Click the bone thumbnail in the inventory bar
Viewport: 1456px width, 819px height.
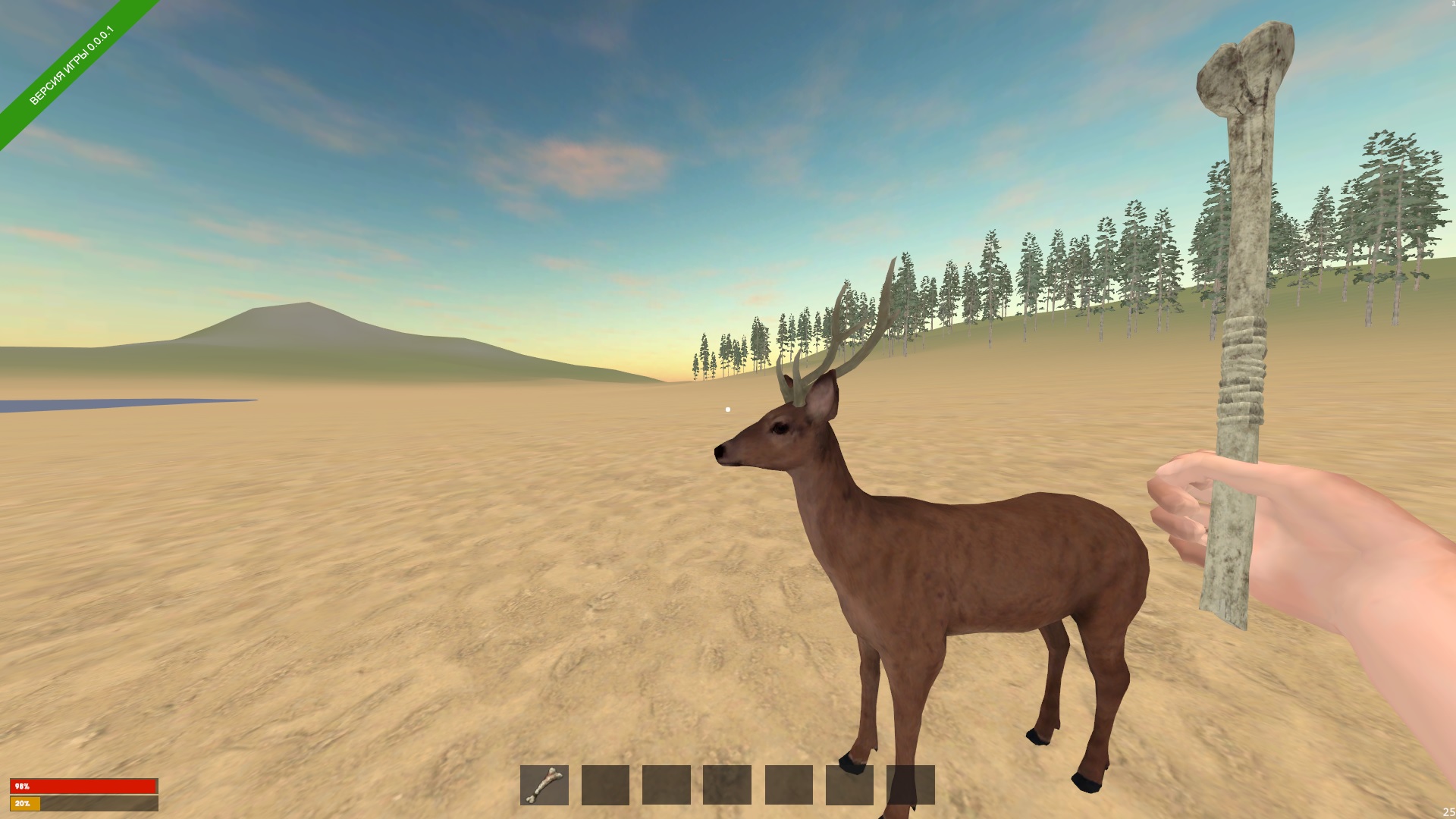coord(544,786)
